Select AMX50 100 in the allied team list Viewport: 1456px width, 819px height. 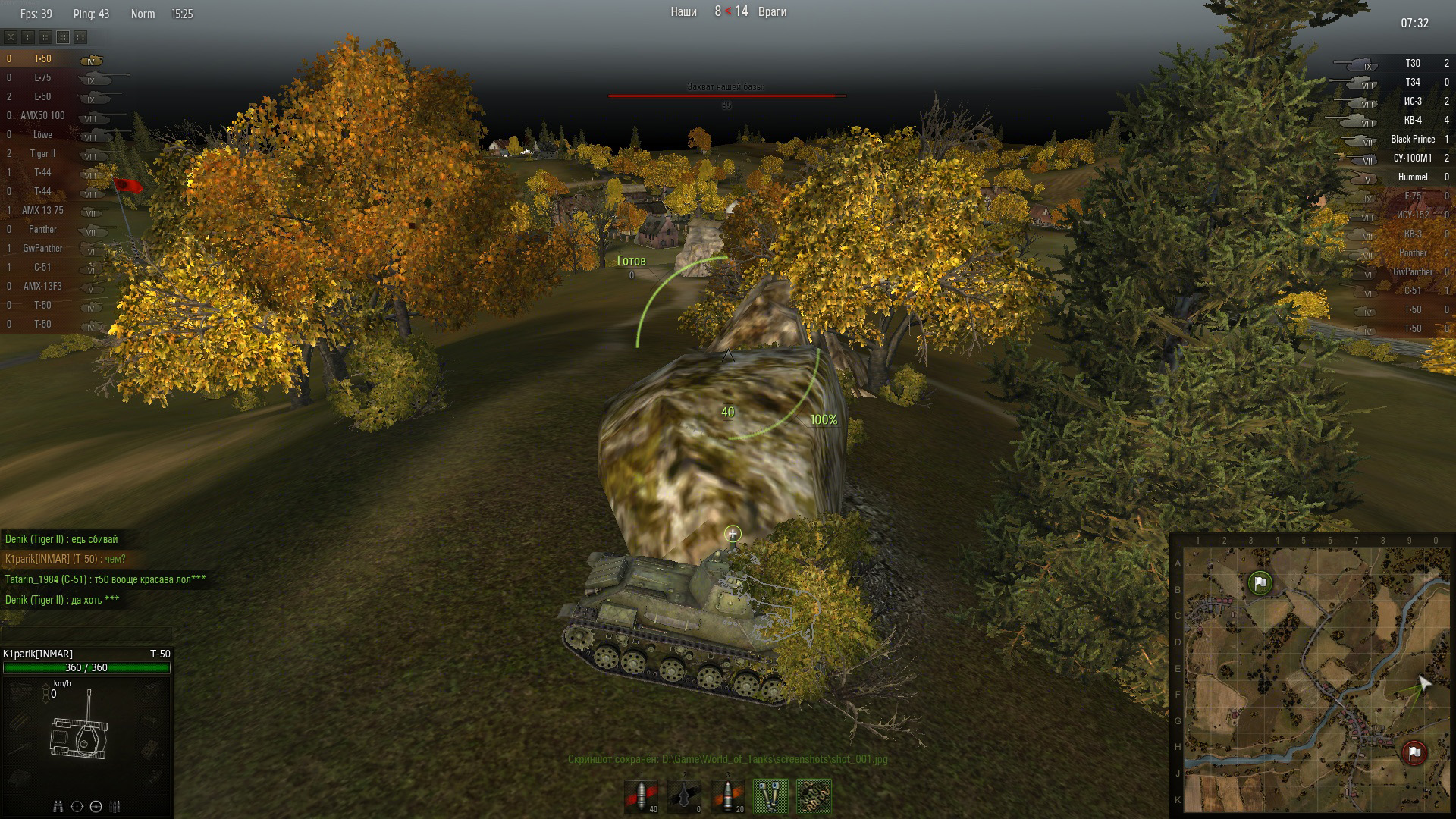pyautogui.click(x=42, y=116)
